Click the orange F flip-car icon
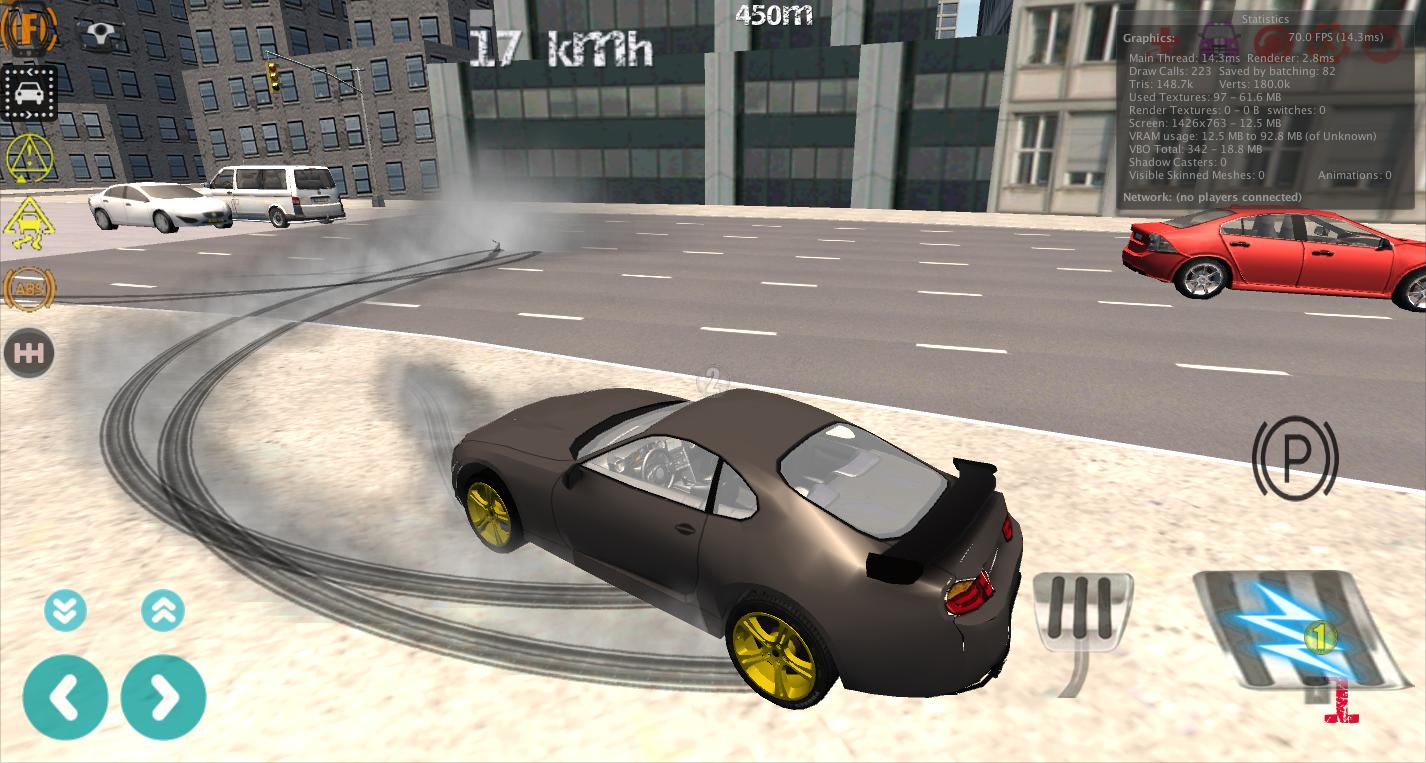The width and height of the screenshot is (1426, 763). click(x=27, y=30)
